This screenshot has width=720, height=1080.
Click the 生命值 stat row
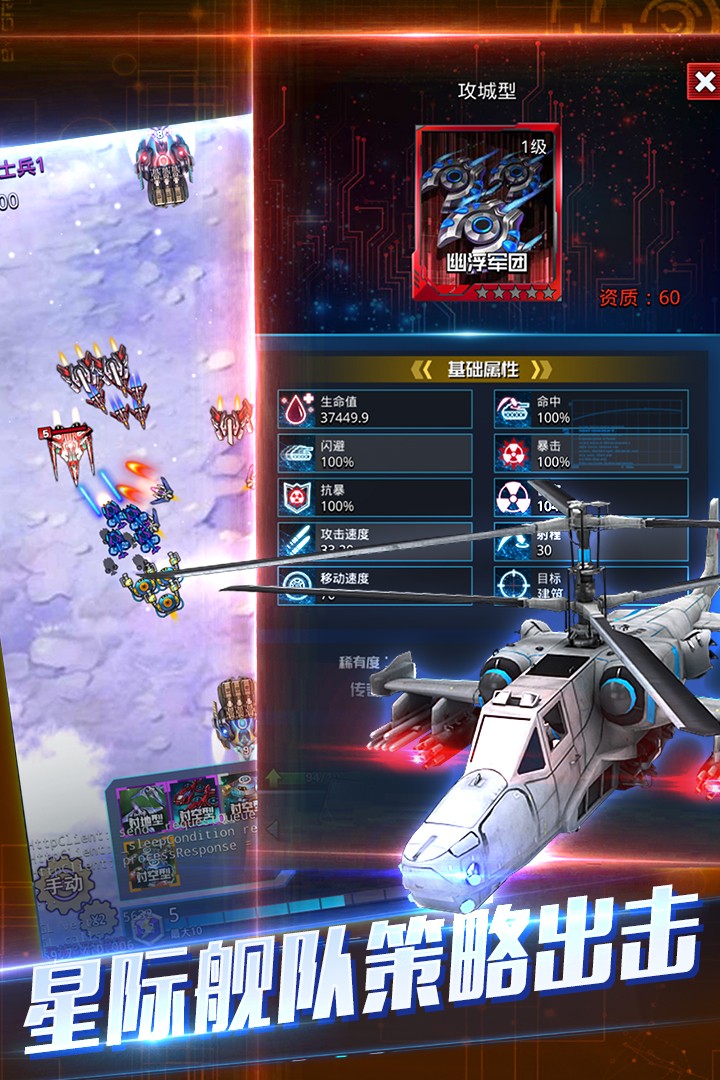point(375,409)
